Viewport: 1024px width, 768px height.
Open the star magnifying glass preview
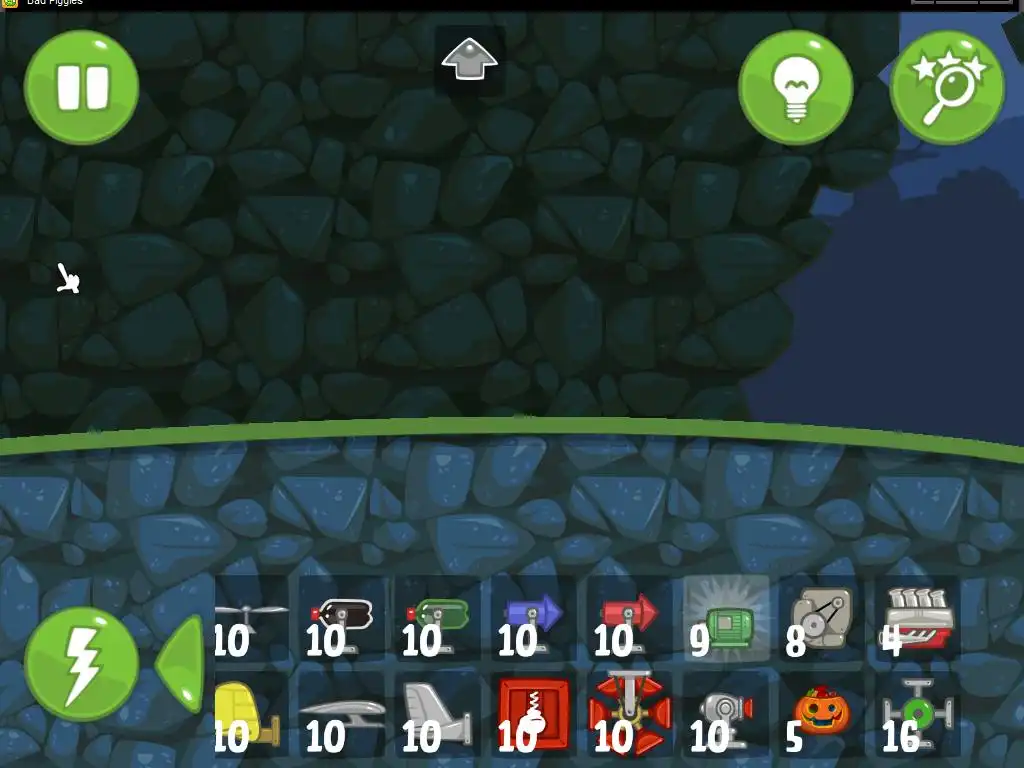click(946, 87)
